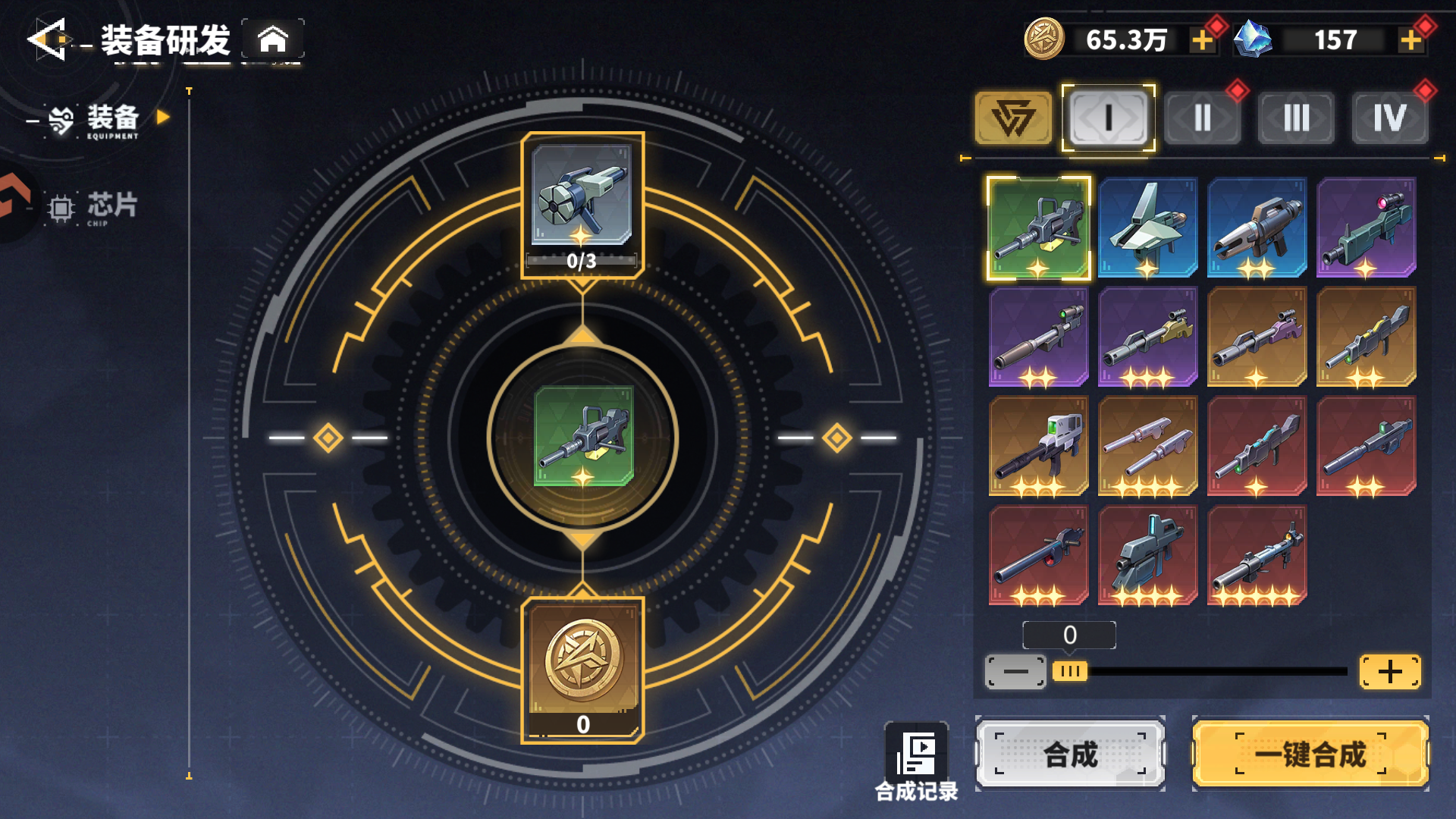
Task: Select the highlighted green machine gun thumbnail
Action: pos(1038,228)
